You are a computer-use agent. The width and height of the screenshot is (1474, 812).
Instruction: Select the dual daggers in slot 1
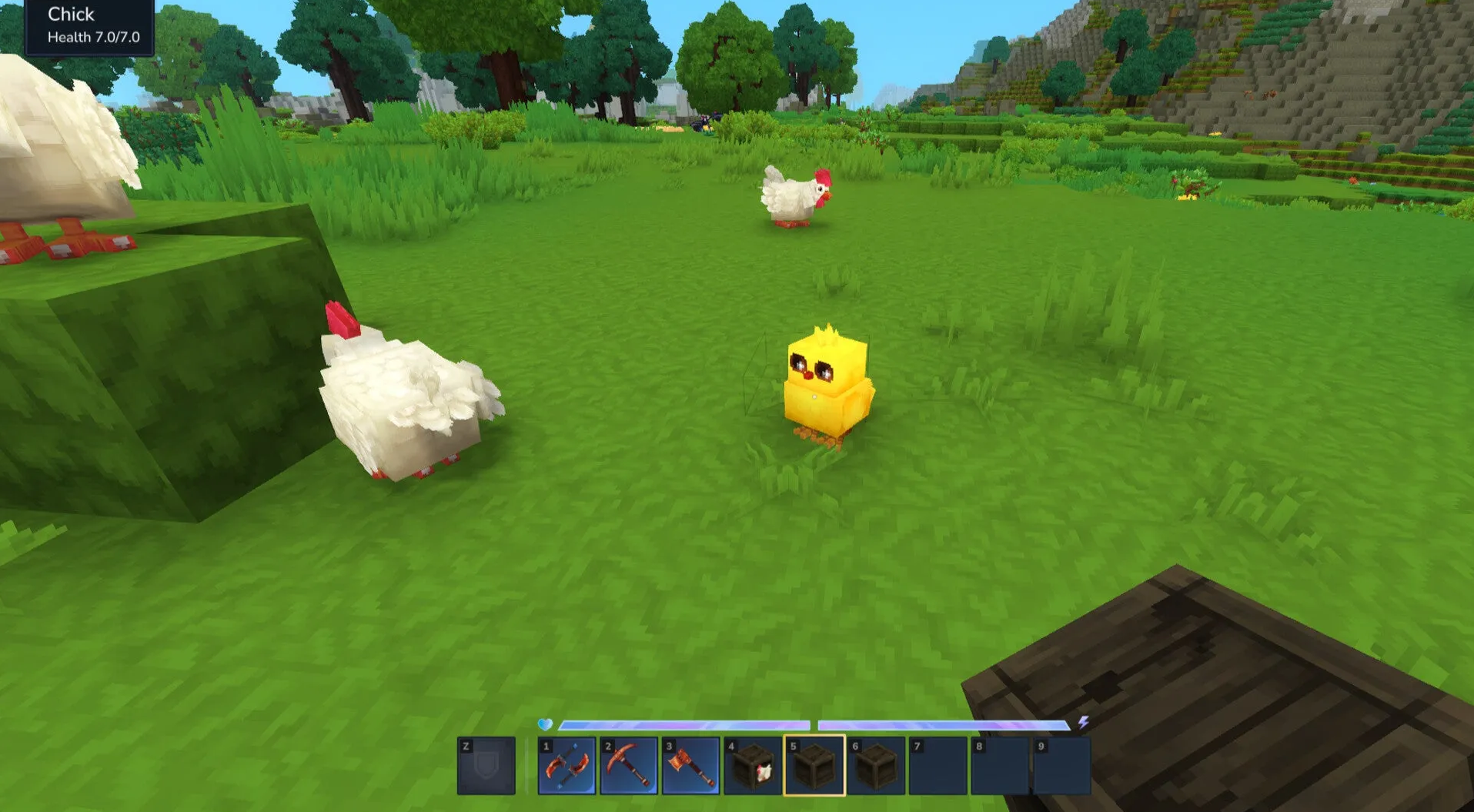[x=567, y=766]
